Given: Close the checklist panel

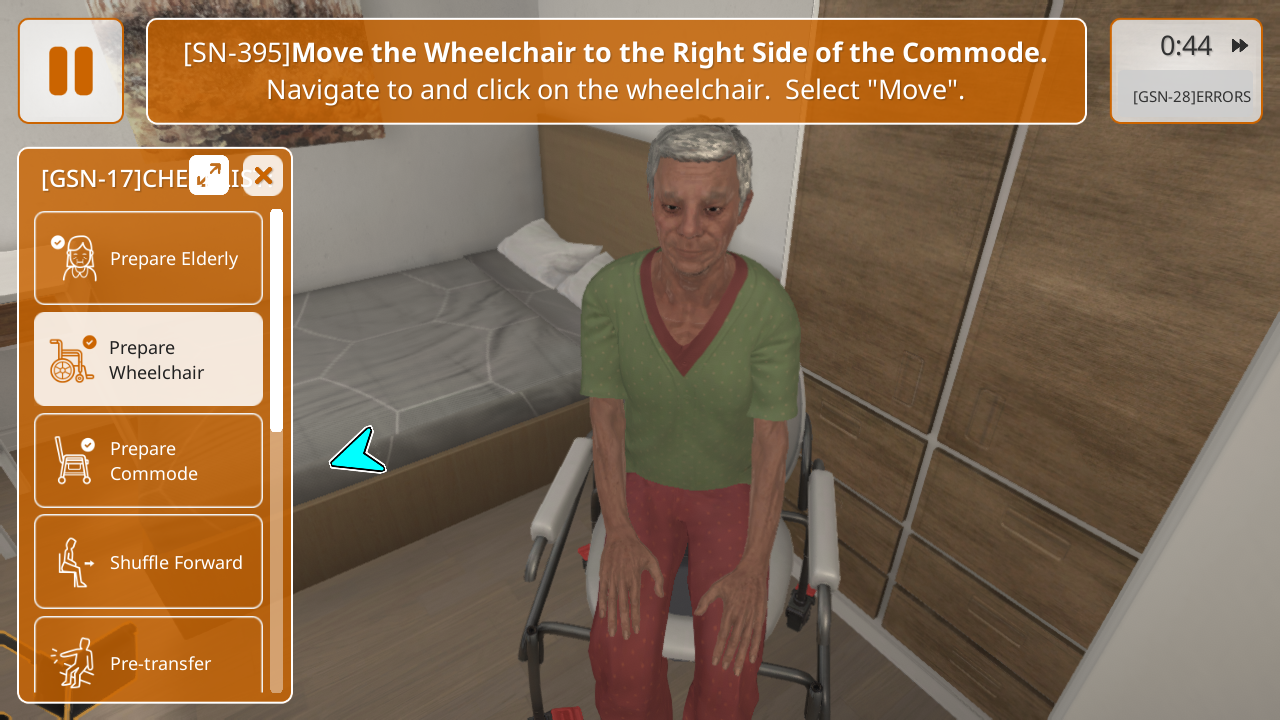Looking at the screenshot, I should pos(263,176).
